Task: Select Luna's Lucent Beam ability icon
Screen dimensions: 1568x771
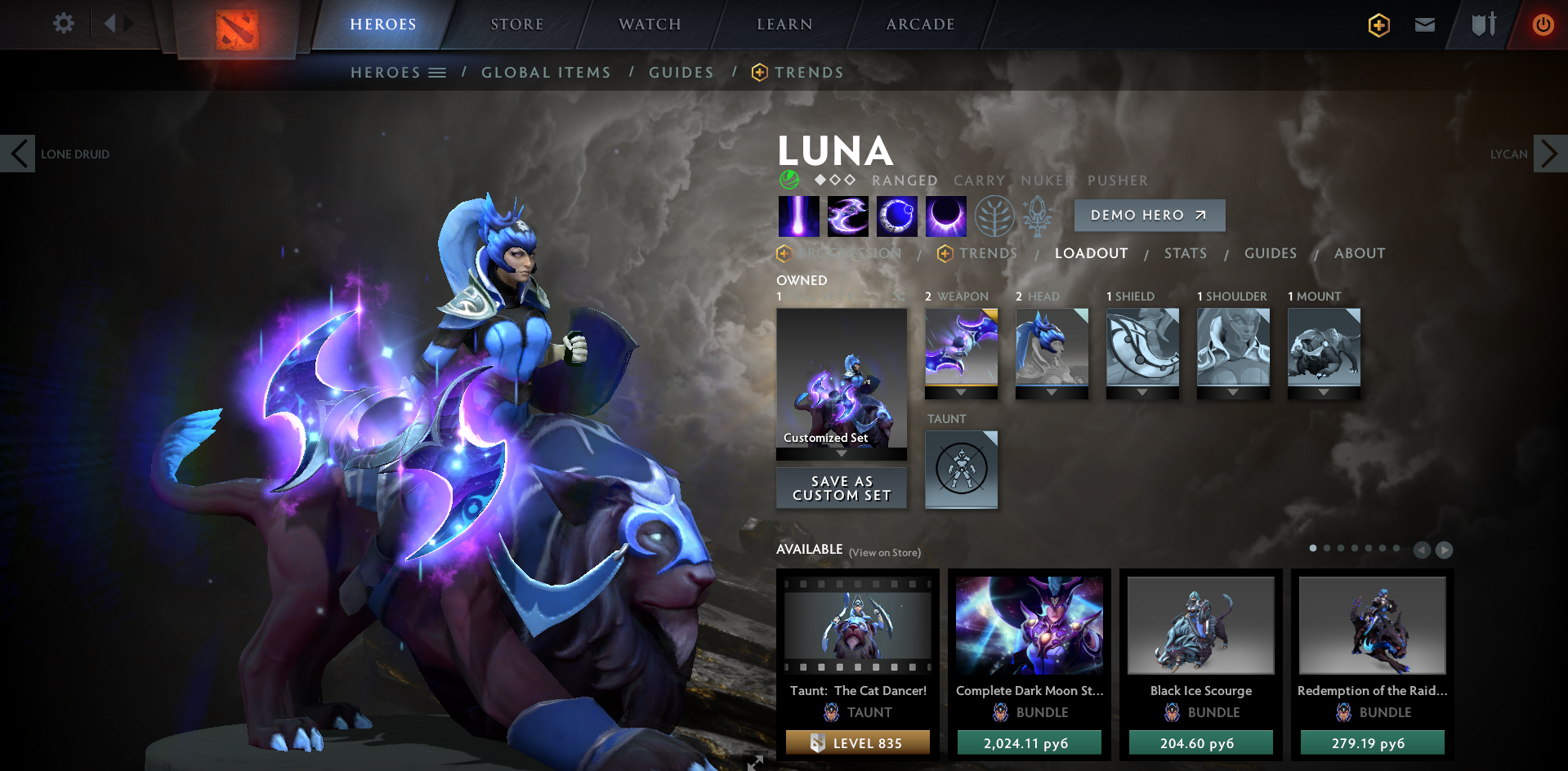Action: tap(798, 215)
